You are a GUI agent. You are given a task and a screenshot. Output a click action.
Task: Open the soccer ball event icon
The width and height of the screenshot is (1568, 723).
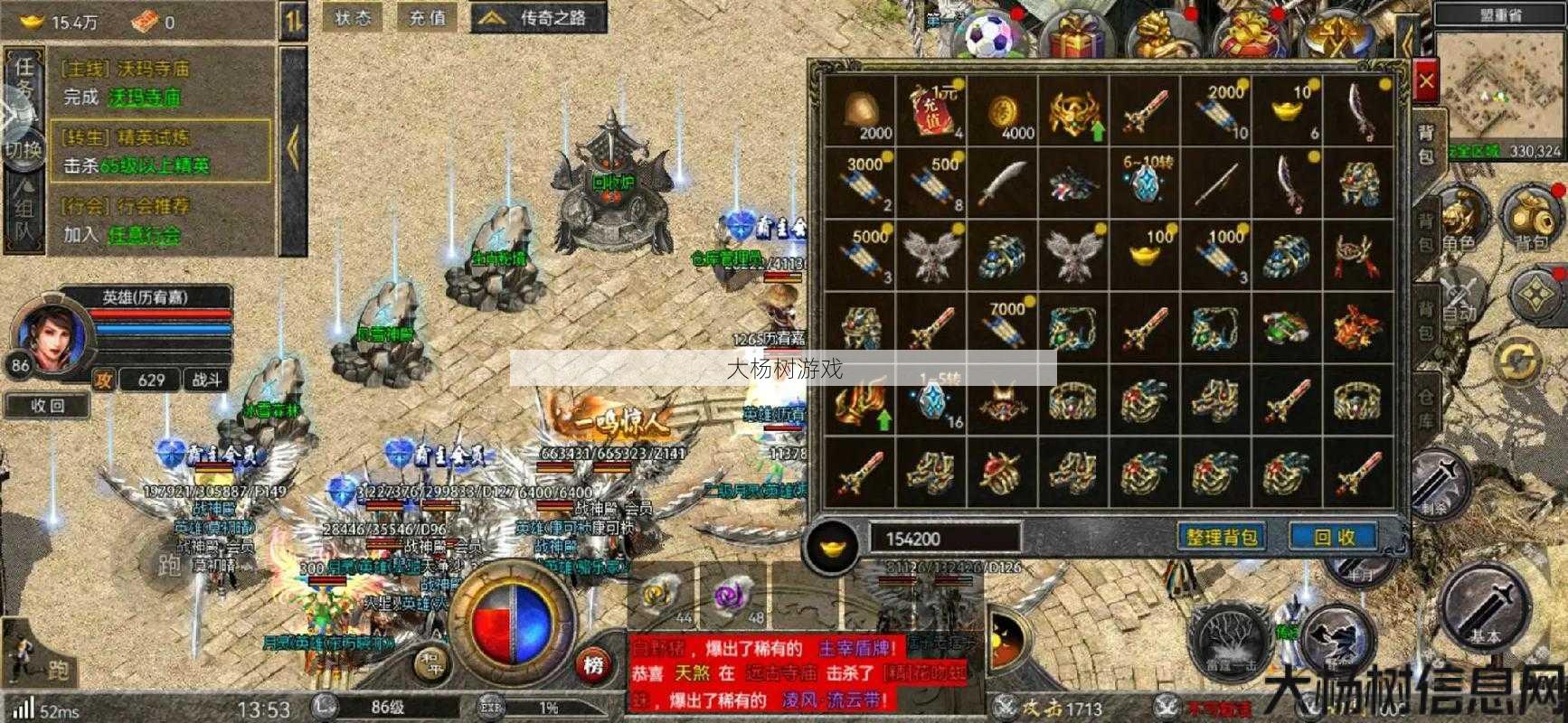[992, 34]
